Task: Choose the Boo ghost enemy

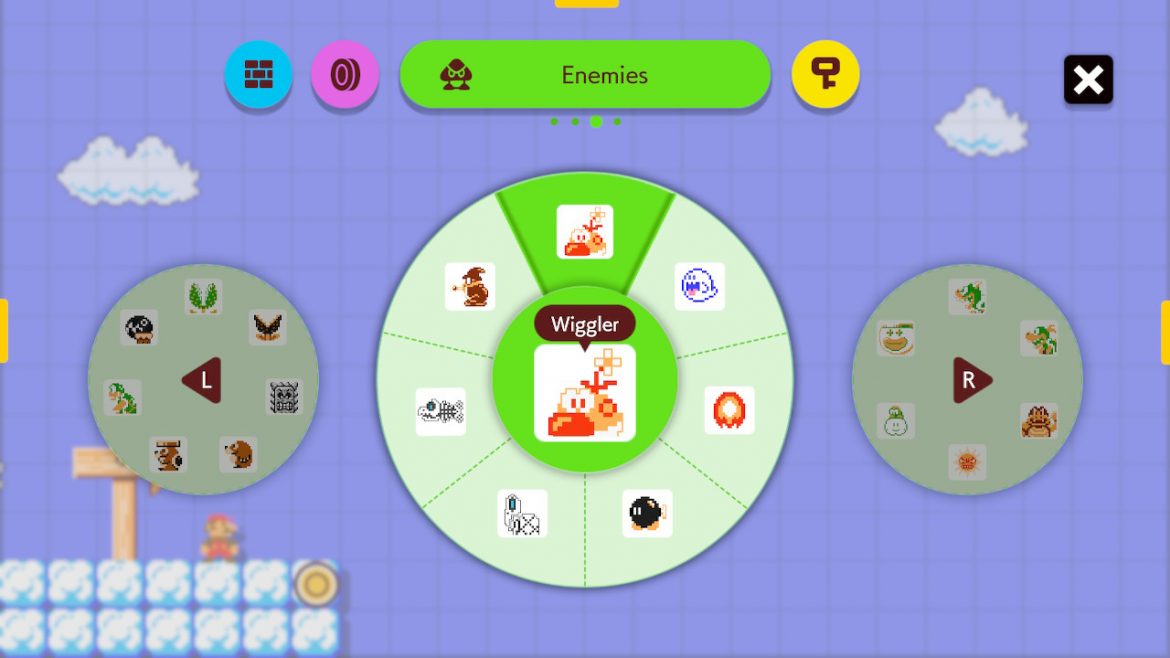Action: coord(699,287)
